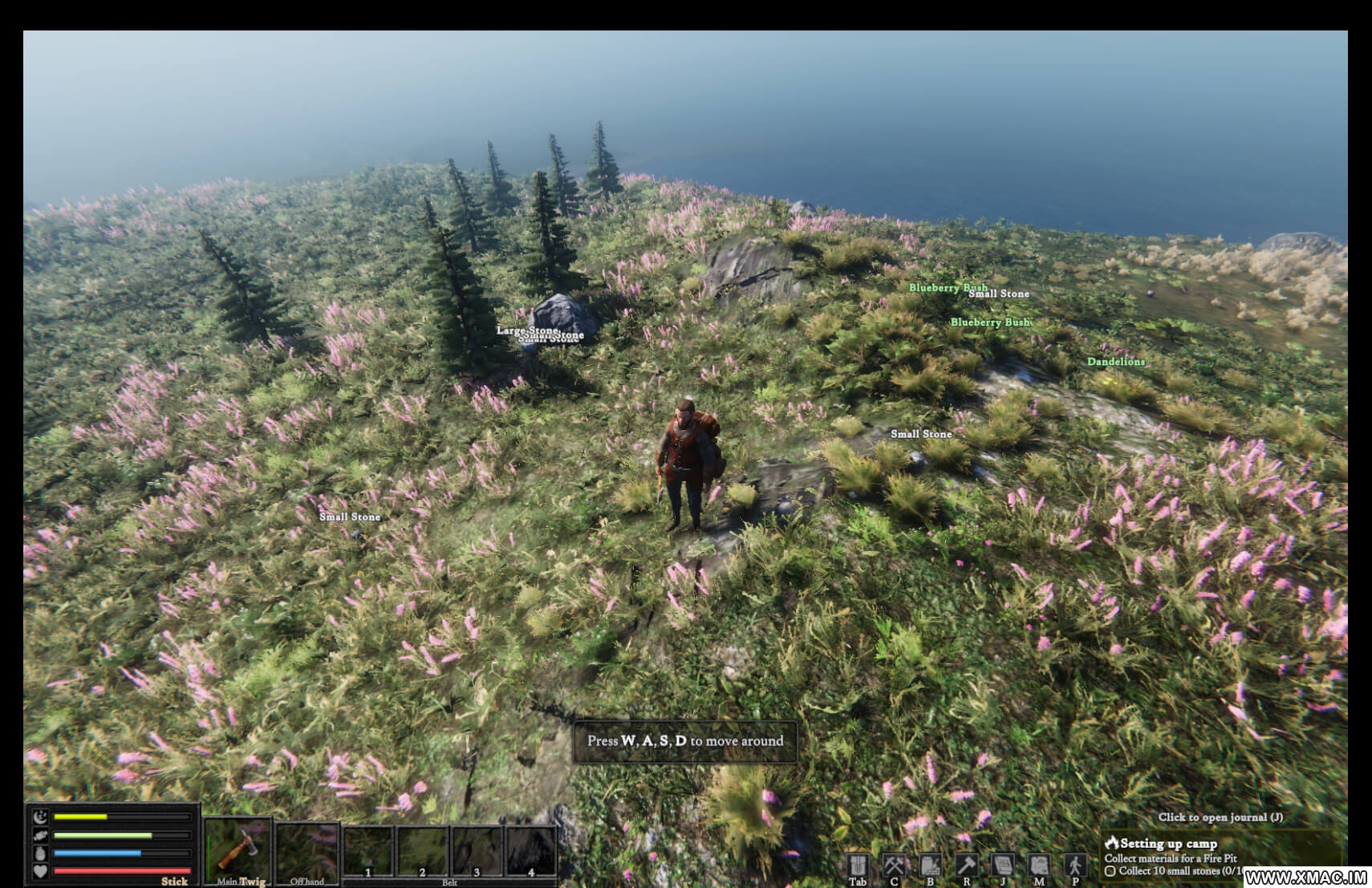Select belt slot 3
Viewport: 1372px width, 888px height.
[x=477, y=852]
